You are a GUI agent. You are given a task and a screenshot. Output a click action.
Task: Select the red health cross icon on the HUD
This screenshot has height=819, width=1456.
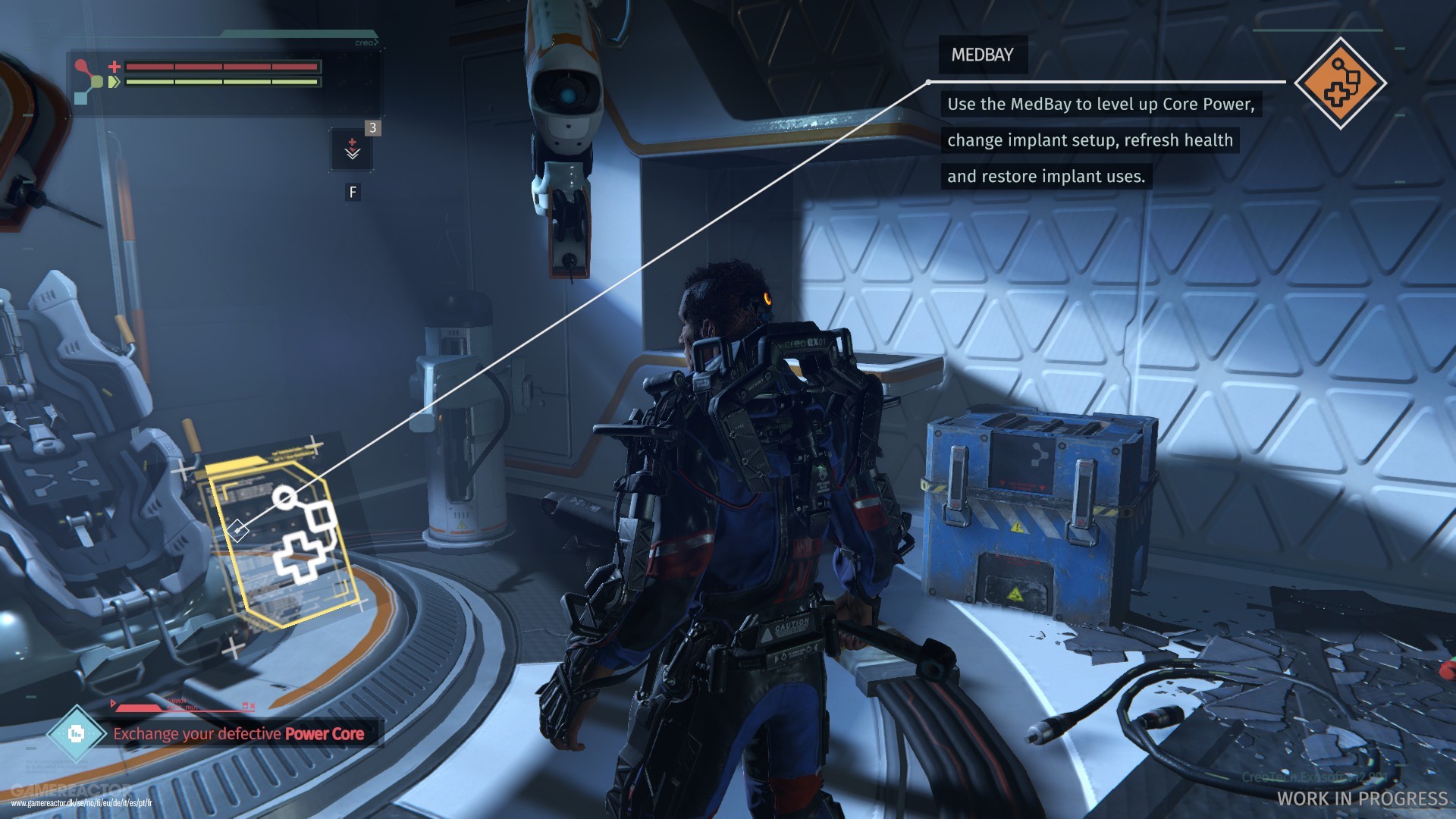[114, 67]
